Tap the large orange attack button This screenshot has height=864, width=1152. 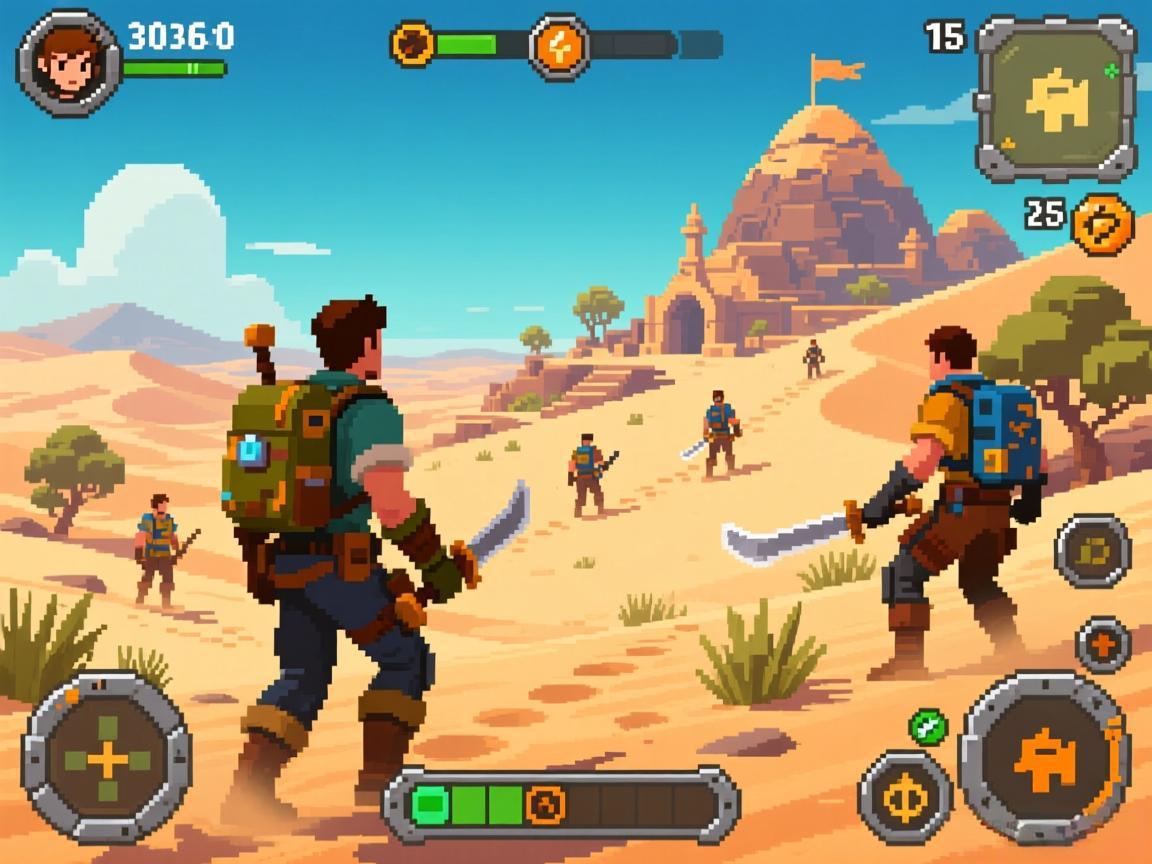coord(1044,759)
